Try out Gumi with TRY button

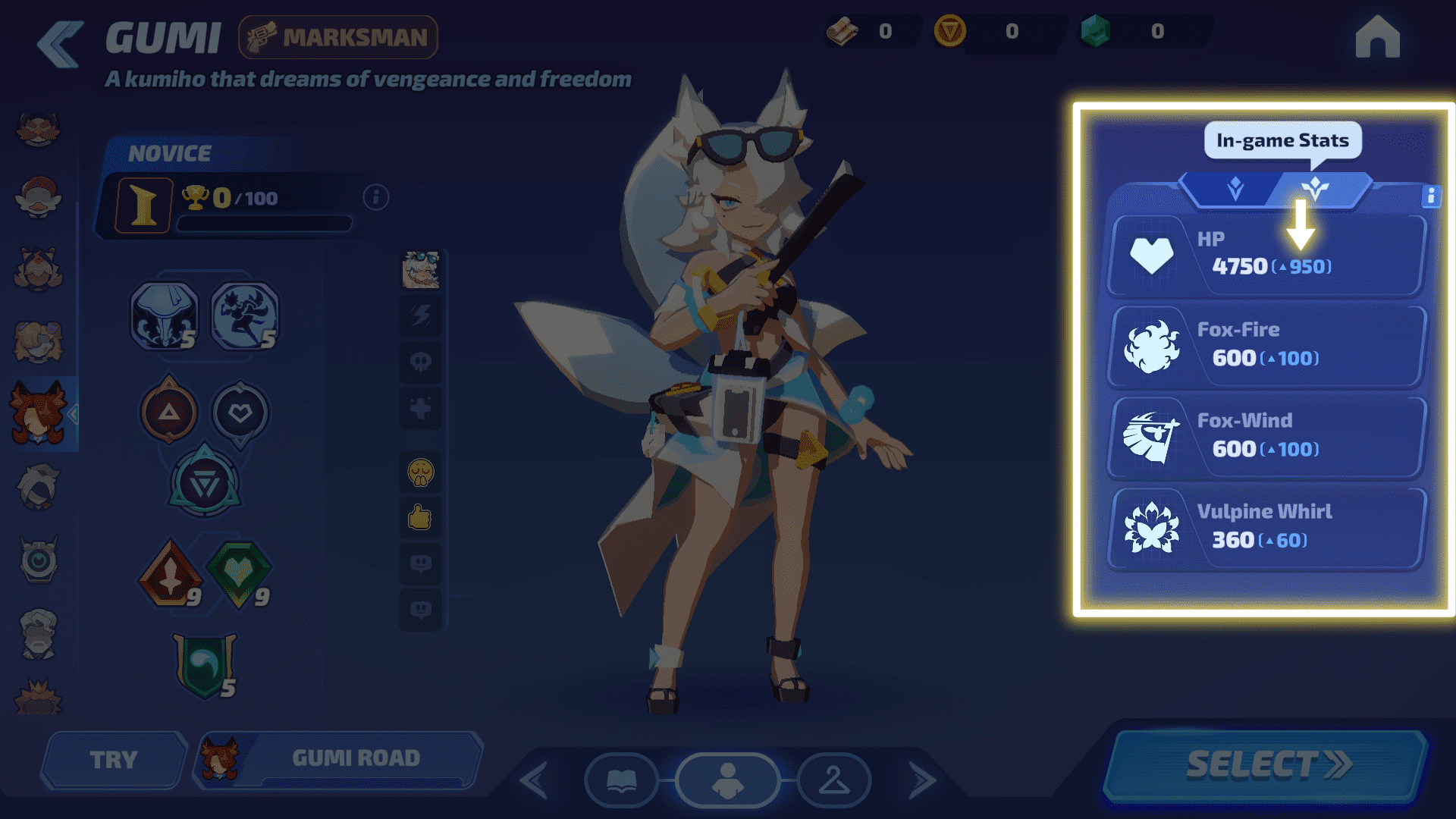114,759
